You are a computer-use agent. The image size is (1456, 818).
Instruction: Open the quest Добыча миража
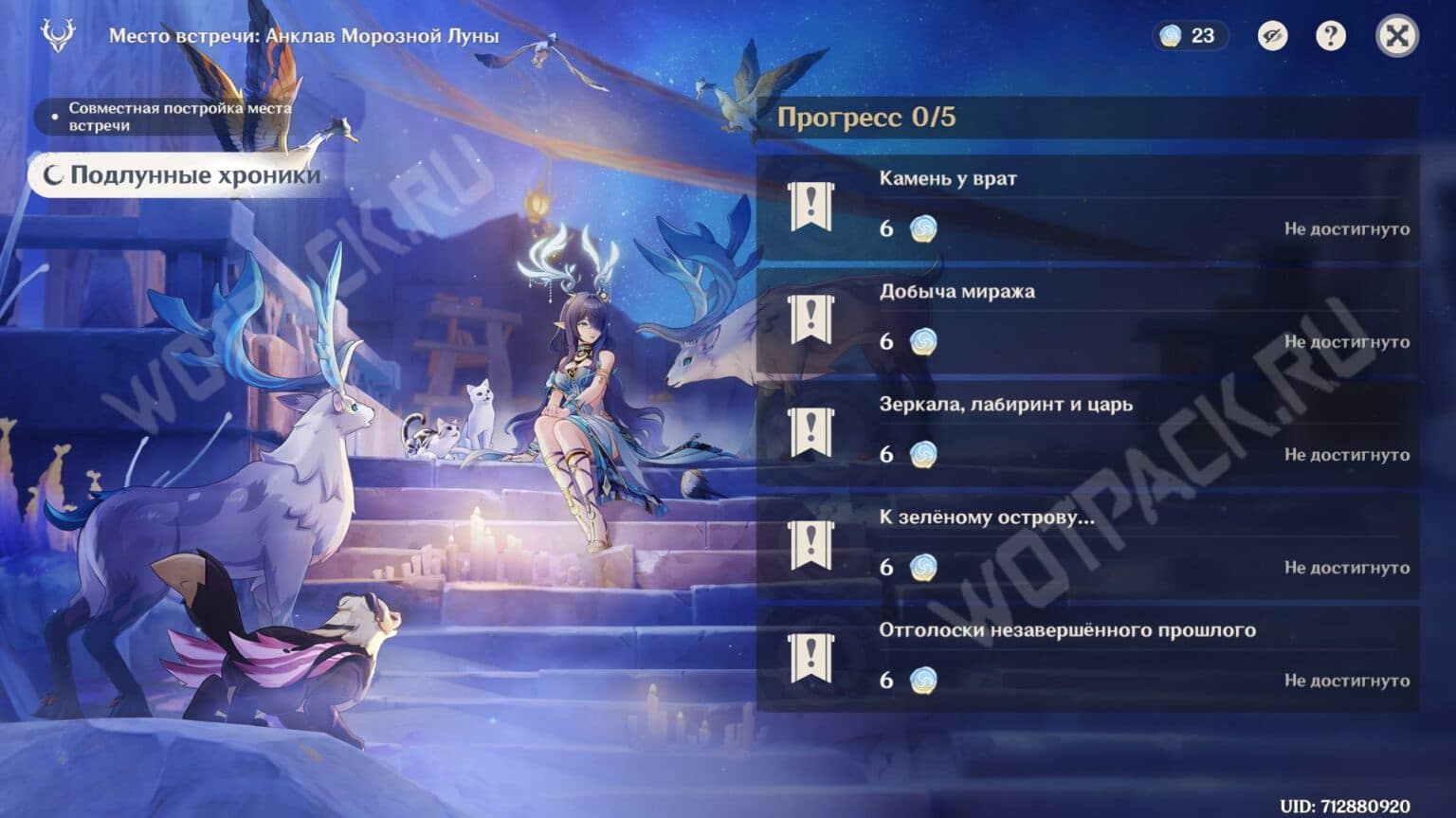pyautogui.click(x=957, y=291)
